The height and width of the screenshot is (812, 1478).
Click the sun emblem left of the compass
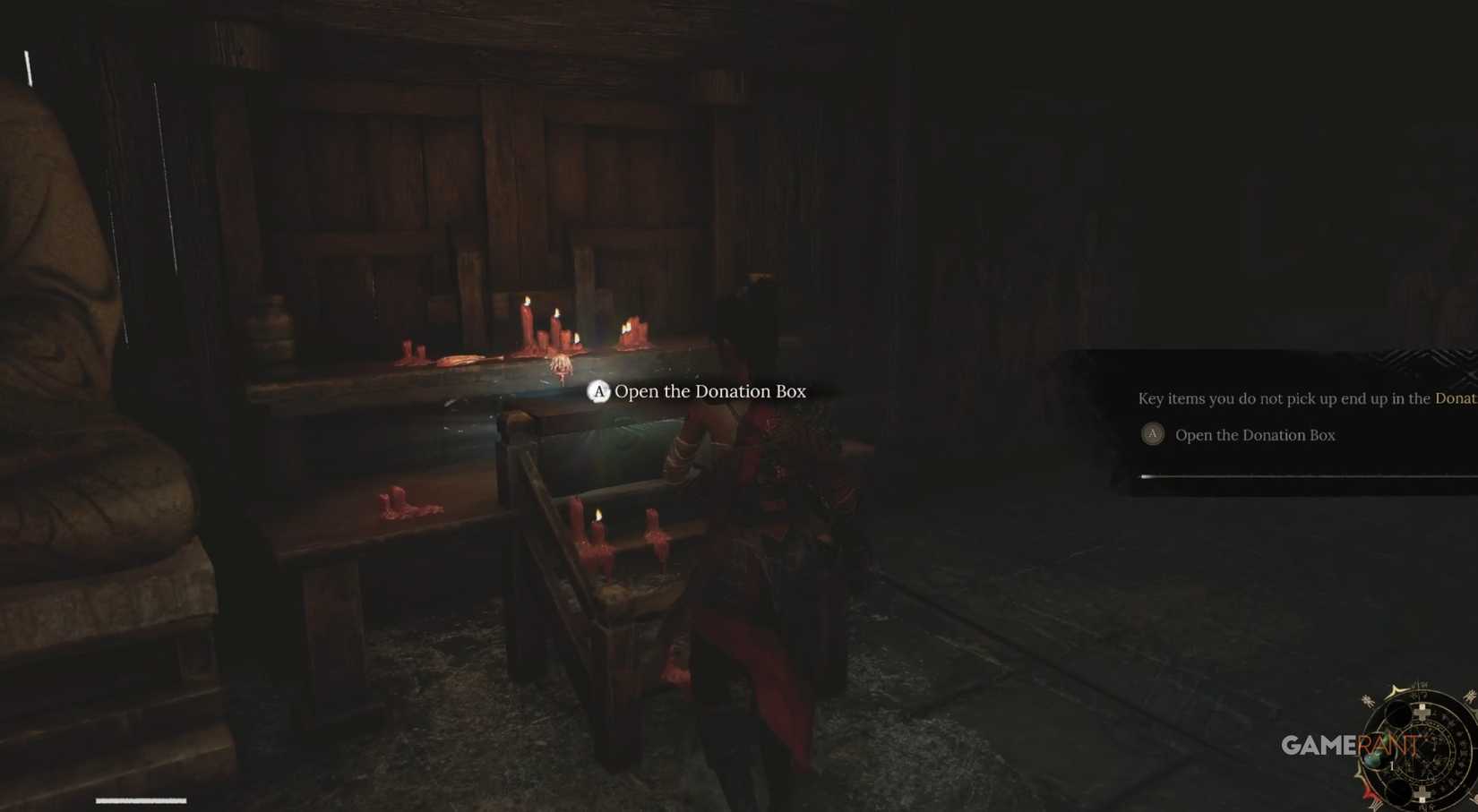[x=1367, y=699]
